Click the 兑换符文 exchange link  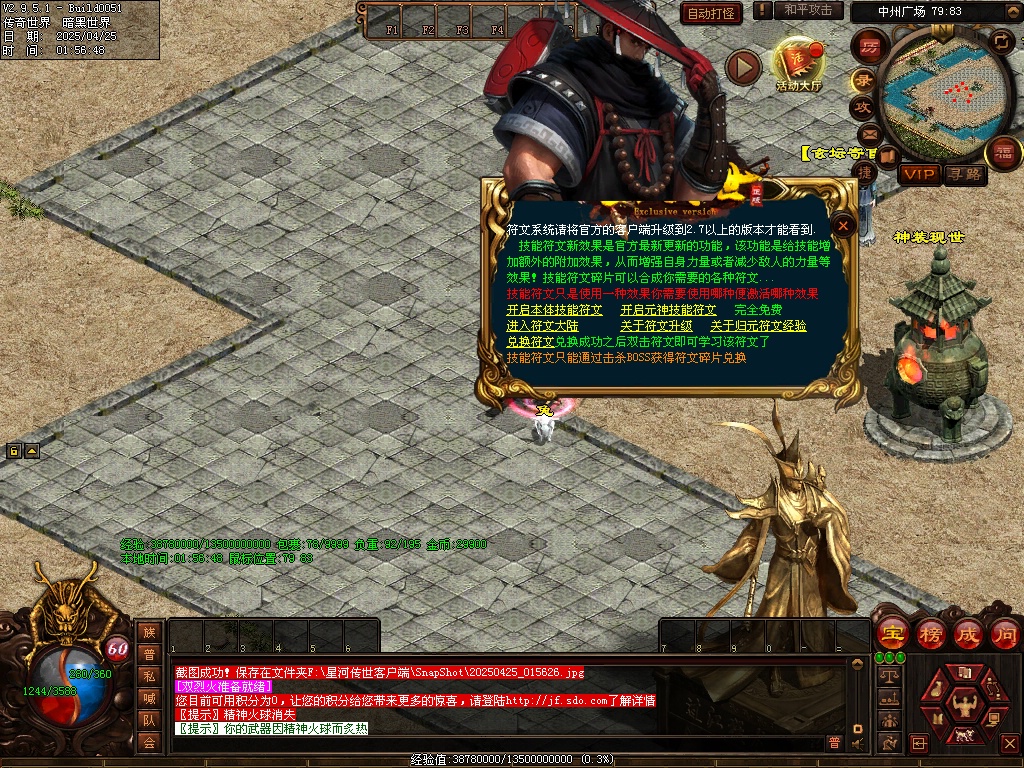tap(530, 342)
